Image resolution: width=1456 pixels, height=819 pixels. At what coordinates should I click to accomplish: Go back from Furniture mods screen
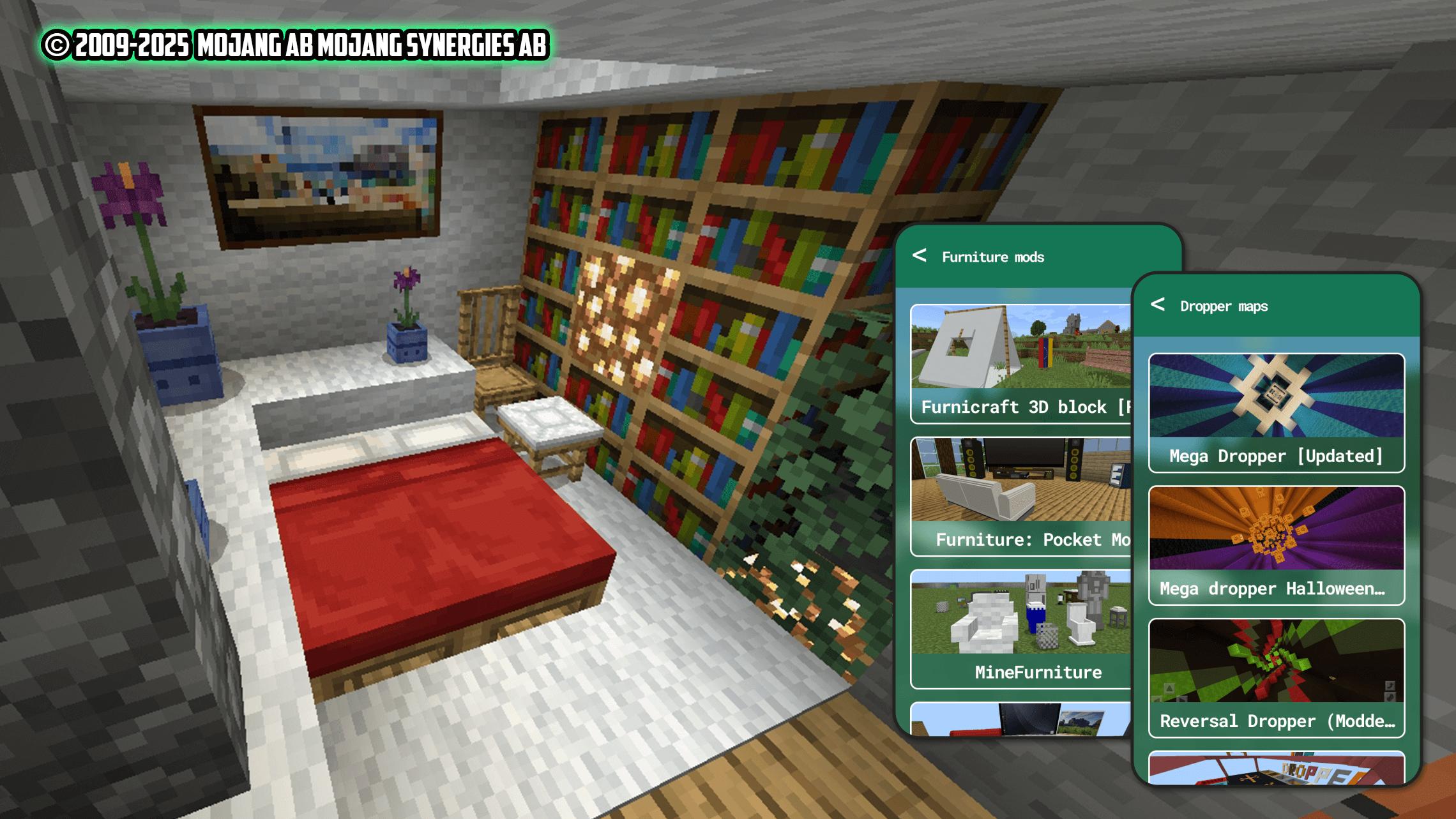[920, 256]
